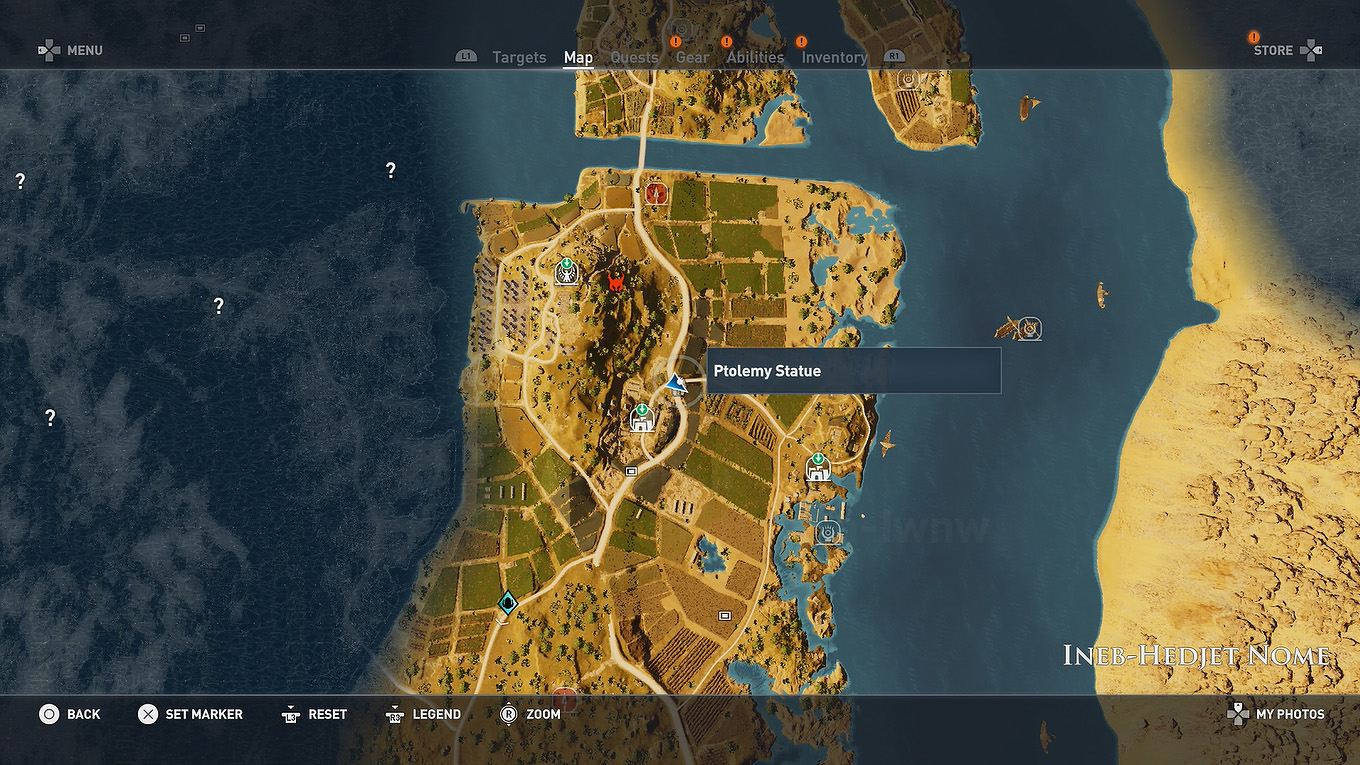Viewport: 1360px width, 765px height.
Task: Open the Abilities tab
Action: click(x=756, y=57)
